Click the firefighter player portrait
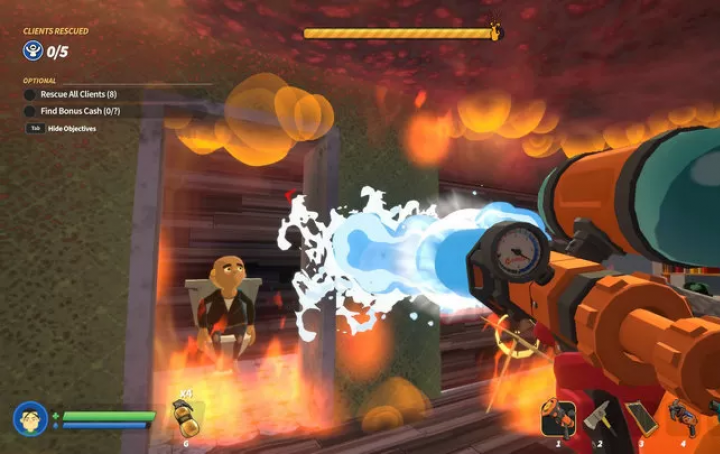 point(30,418)
